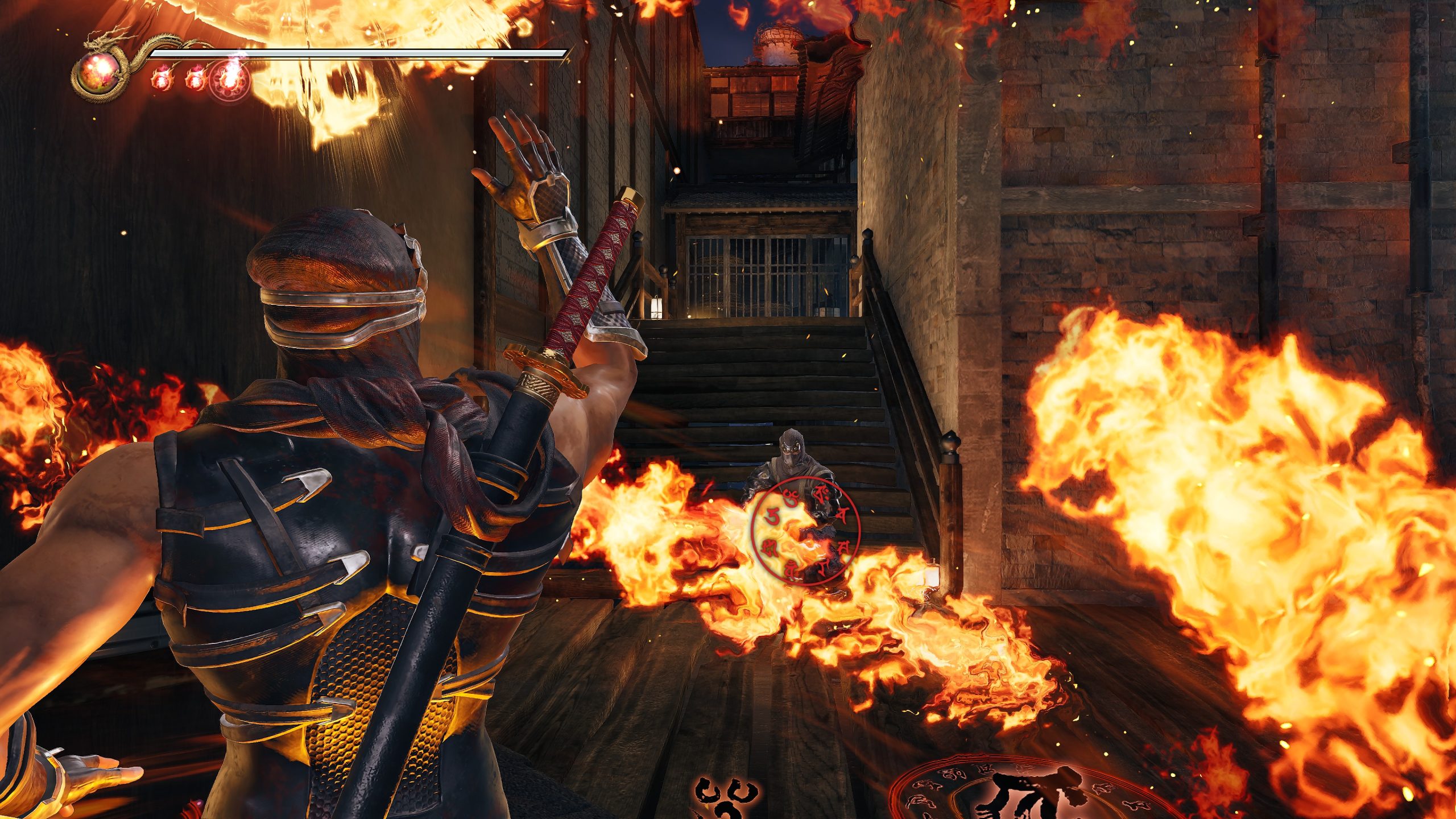Click the dragon orb emblem icon
Image resolution: width=1456 pixels, height=819 pixels.
98,73
